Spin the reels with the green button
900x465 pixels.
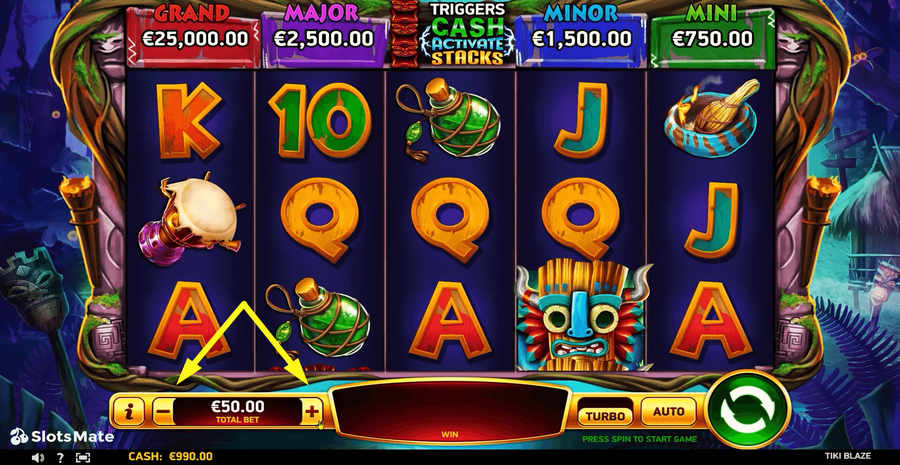tap(747, 410)
